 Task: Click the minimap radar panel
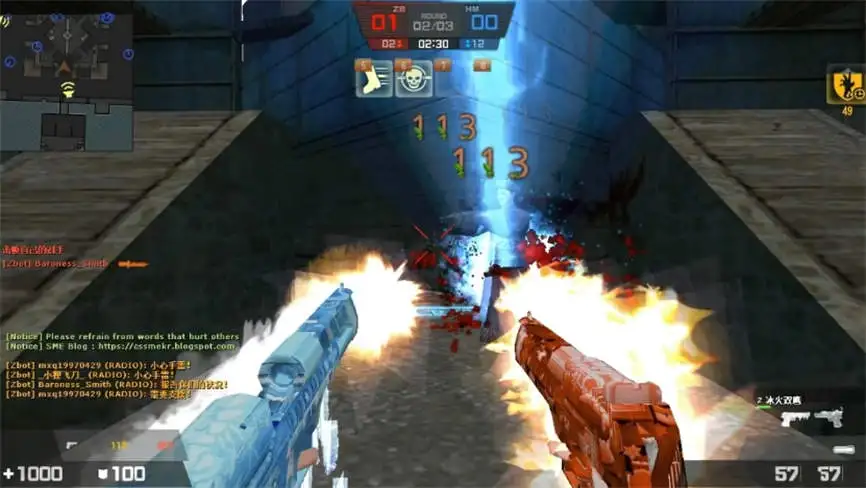pyautogui.click(x=67, y=79)
